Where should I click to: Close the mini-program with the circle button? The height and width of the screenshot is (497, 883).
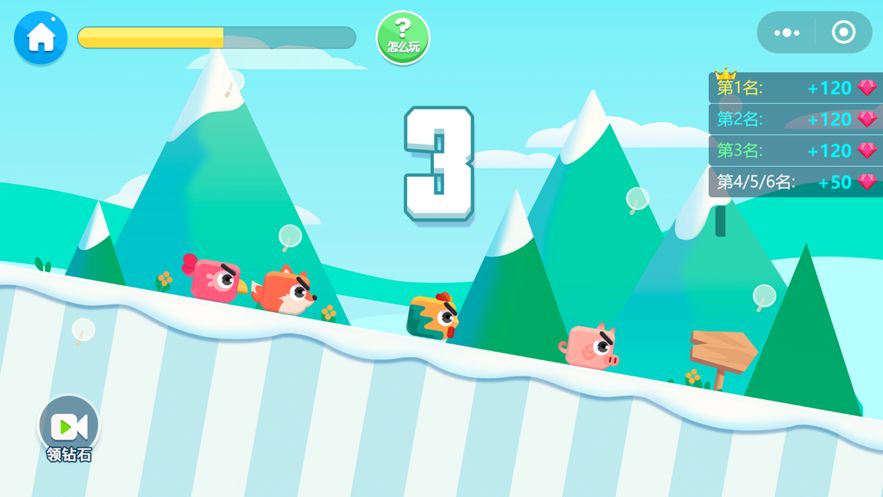843,33
